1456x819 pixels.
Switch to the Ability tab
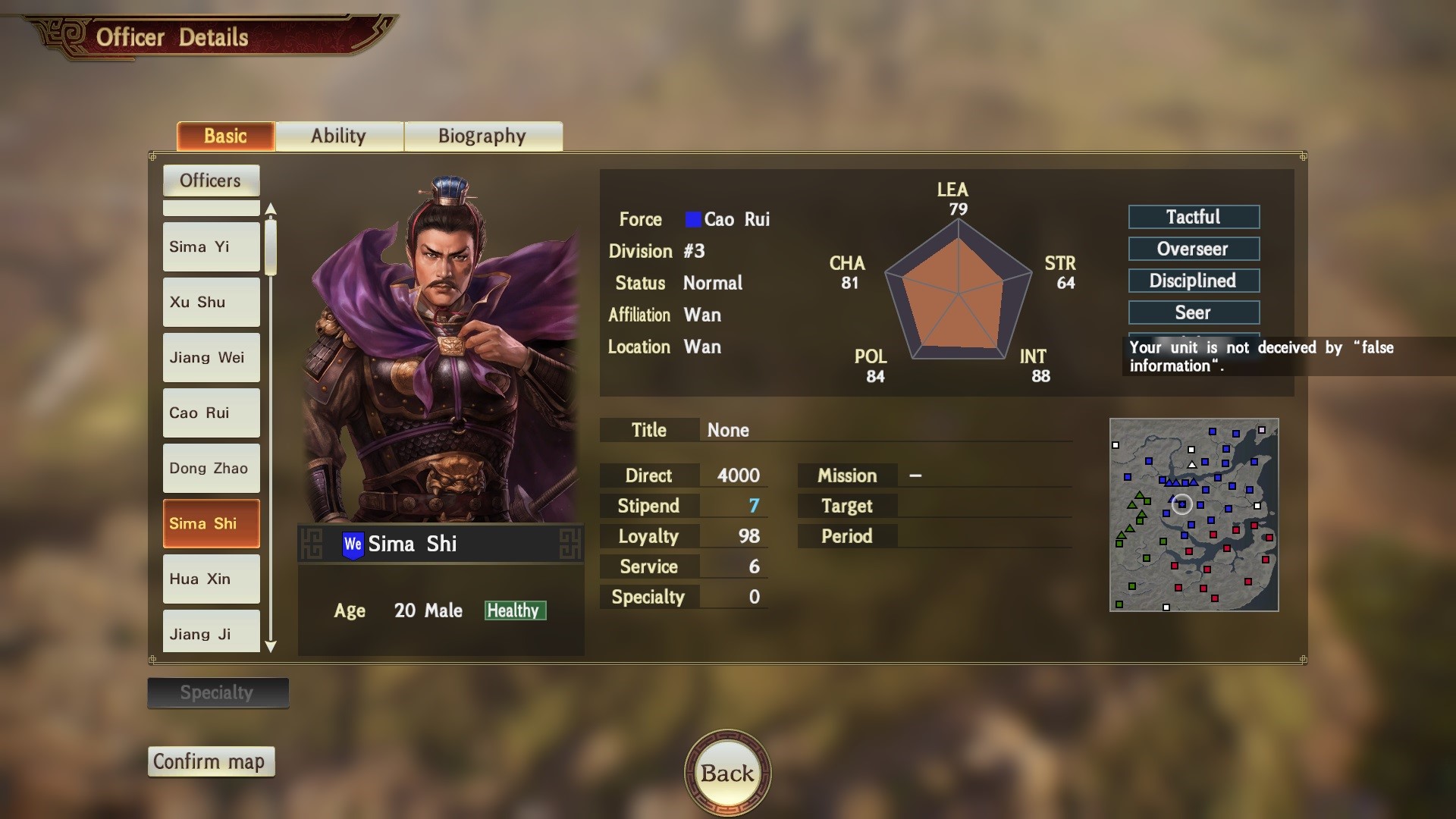coord(338,136)
